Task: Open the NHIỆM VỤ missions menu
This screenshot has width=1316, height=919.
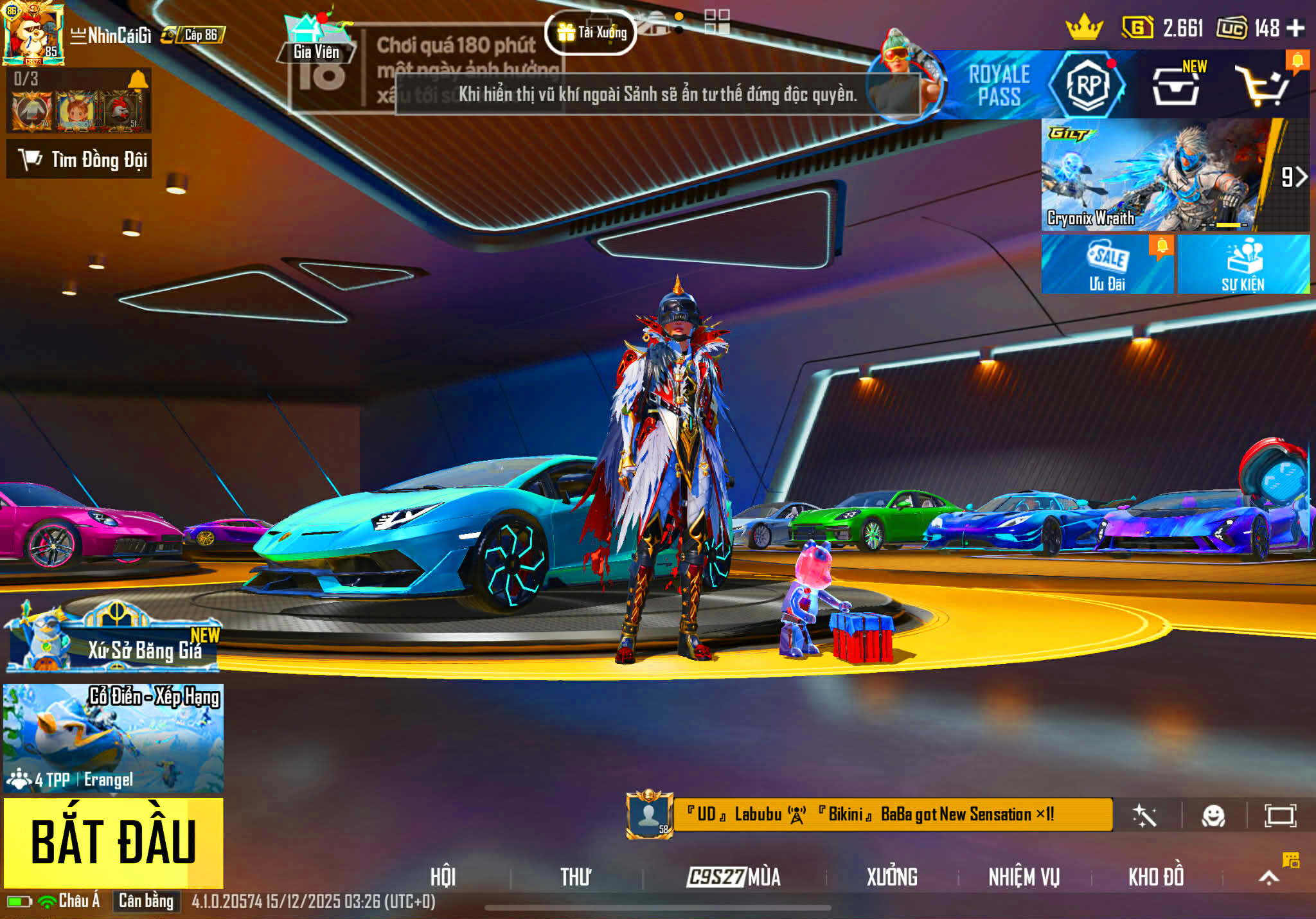Action: click(x=1024, y=877)
